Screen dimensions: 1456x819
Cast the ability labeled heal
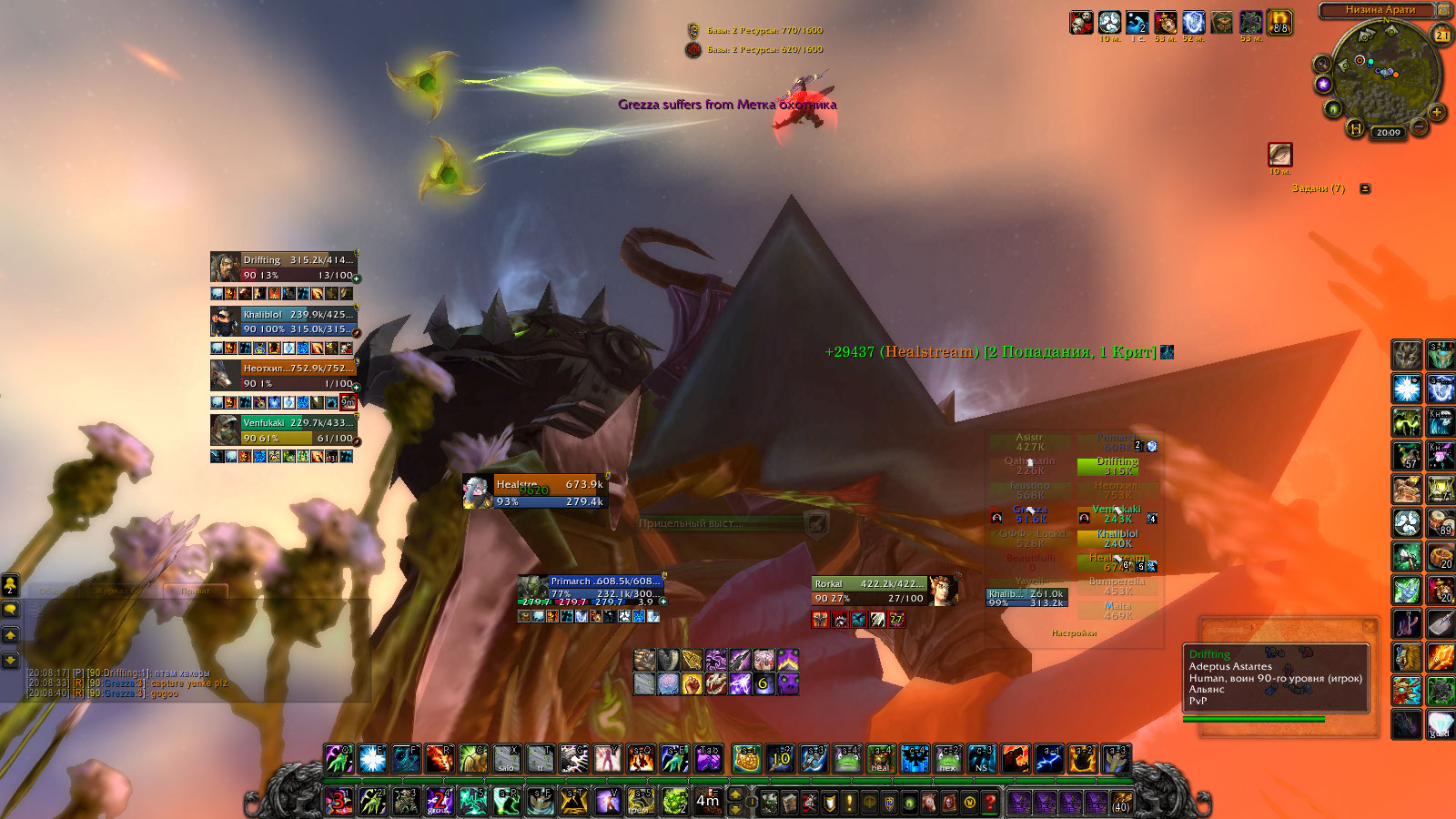(880, 759)
